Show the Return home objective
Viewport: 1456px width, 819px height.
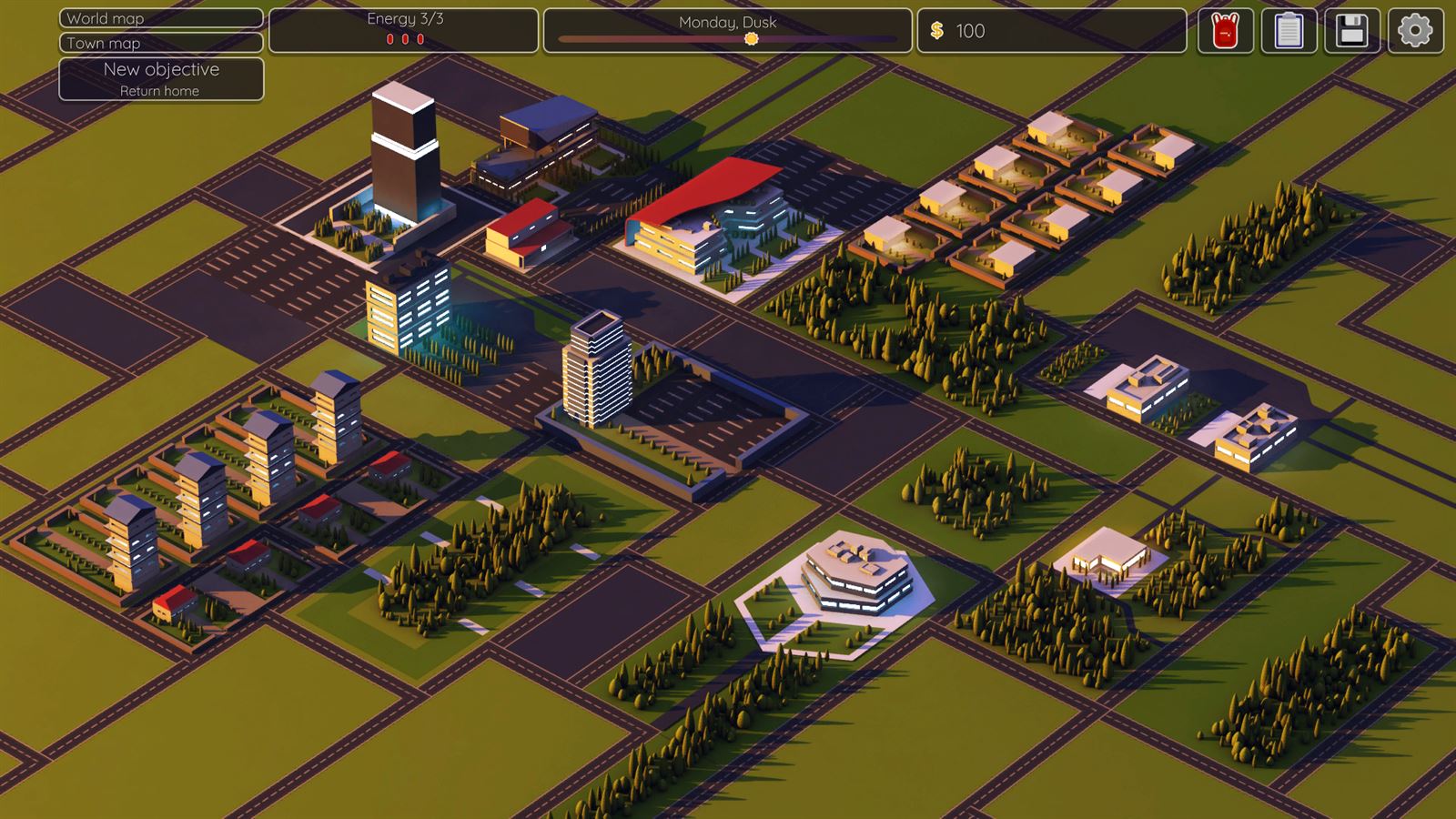(161, 79)
